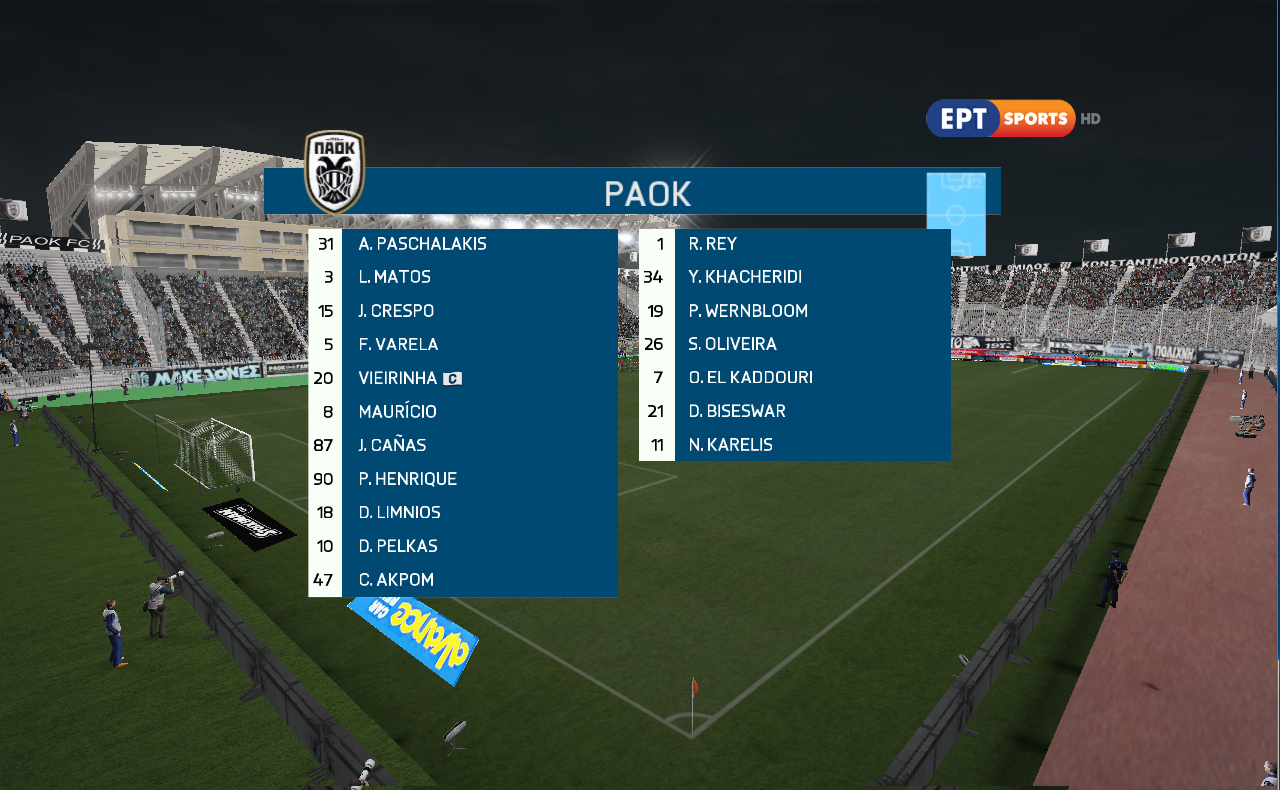Open the EPT Sports HD broadcaster logo
Viewport: 1280px width, 790px height.
(999, 118)
